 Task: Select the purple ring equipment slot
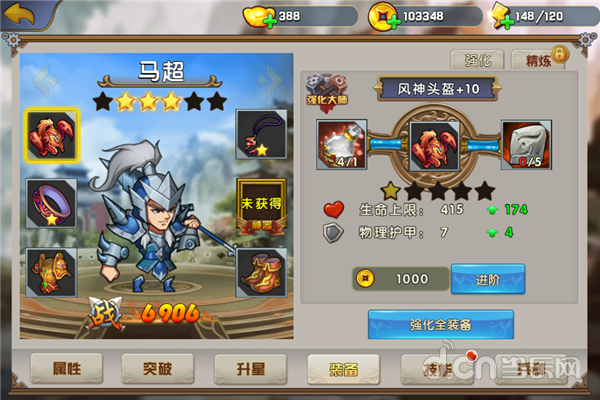(45, 200)
